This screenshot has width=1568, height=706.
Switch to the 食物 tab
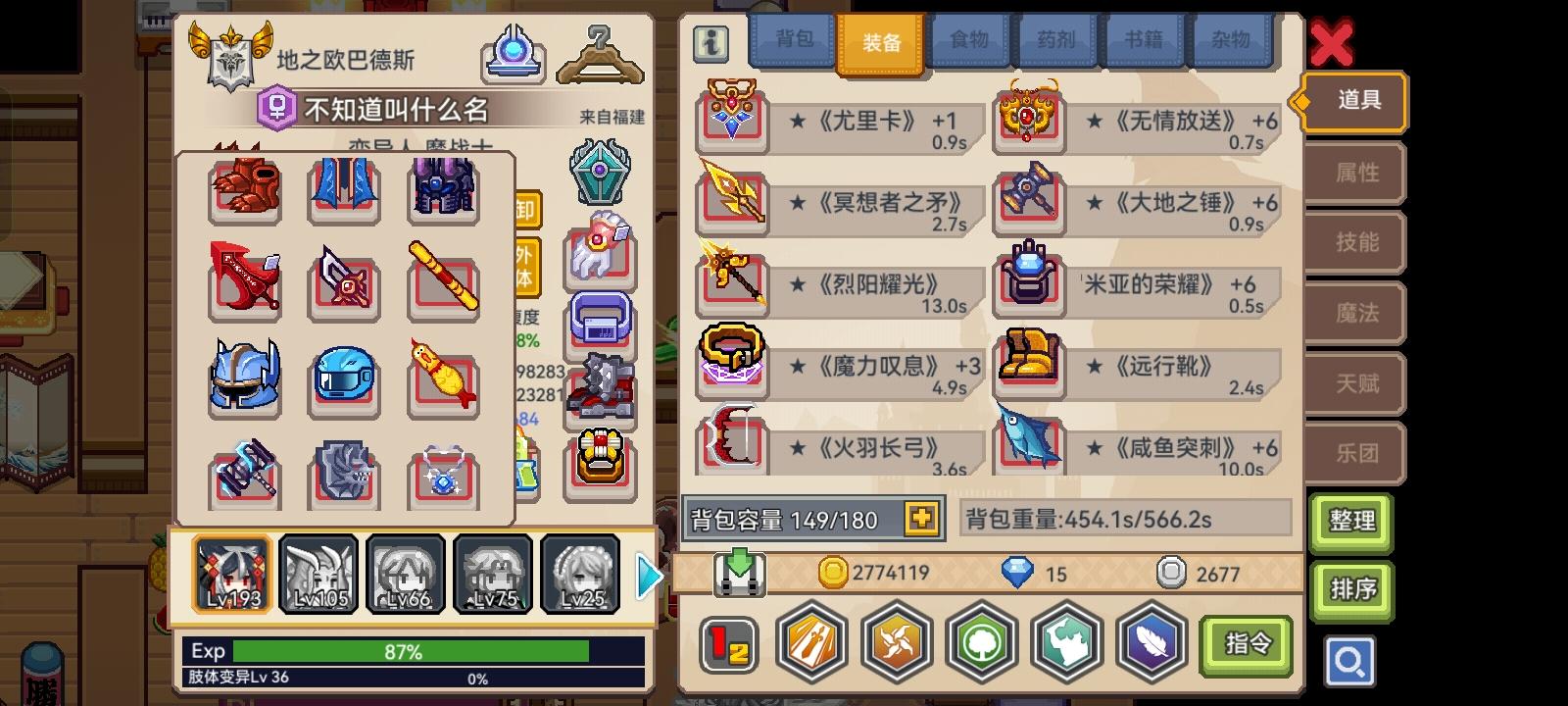(969, 40)
